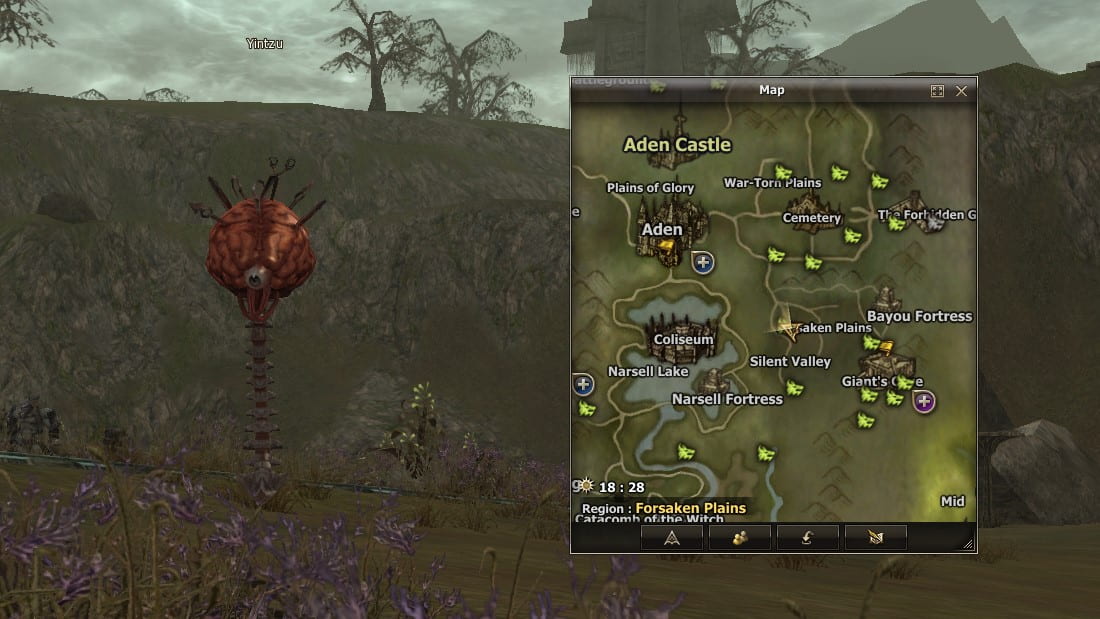Close the Map window
Screen dimensions: 1100x619
click(961, 91)
